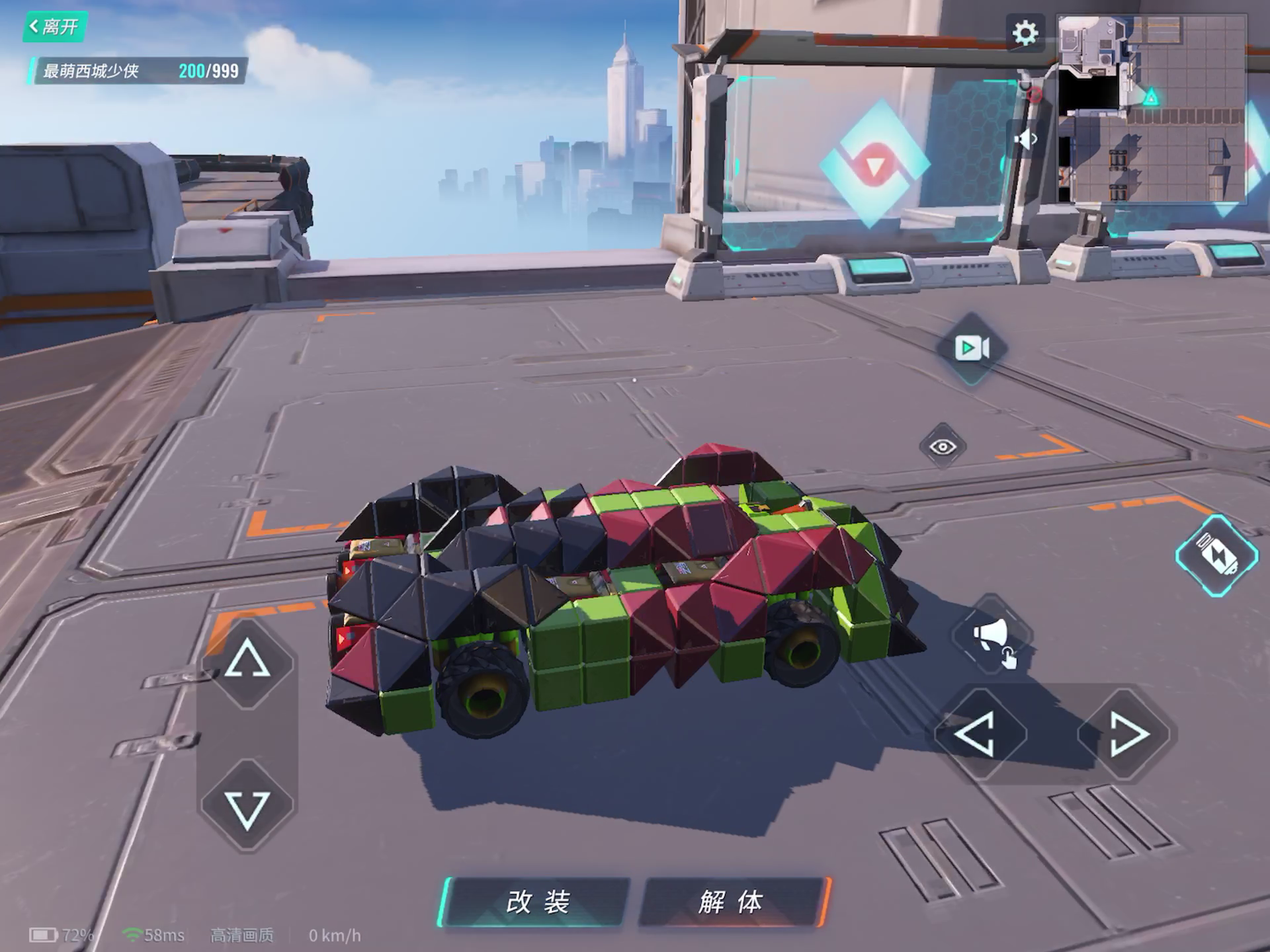
Task: Tap the 离开 leave button
Action: coord(54,27)
